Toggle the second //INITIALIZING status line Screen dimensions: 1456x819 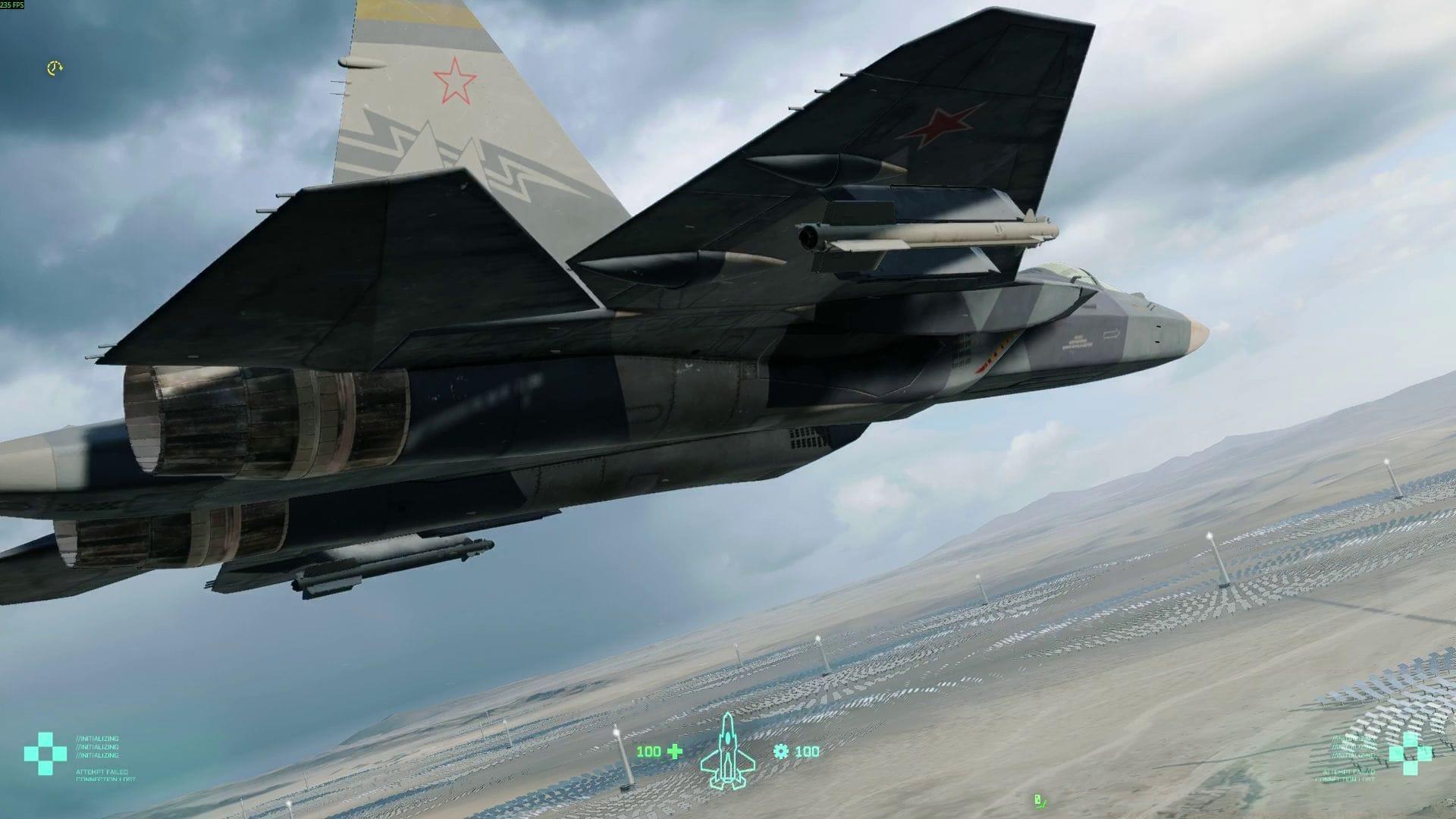pos(97,747)
